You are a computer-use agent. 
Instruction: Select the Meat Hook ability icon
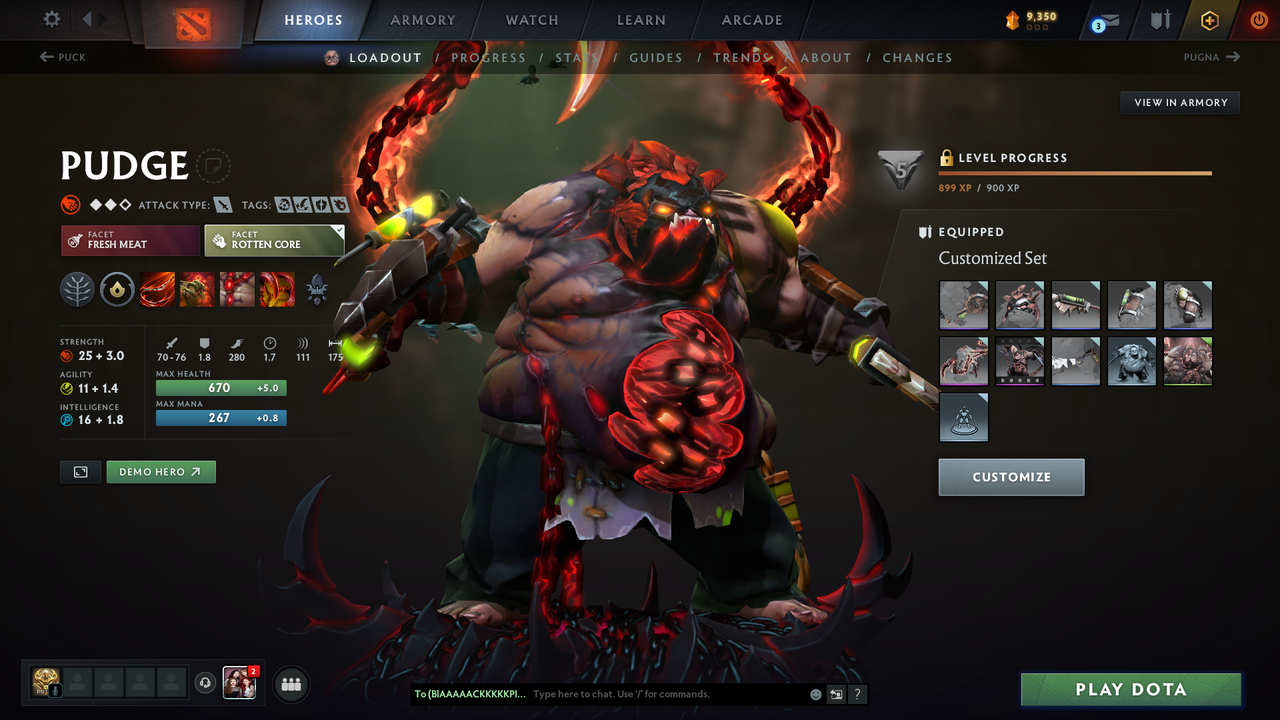(x=157, y=290)
